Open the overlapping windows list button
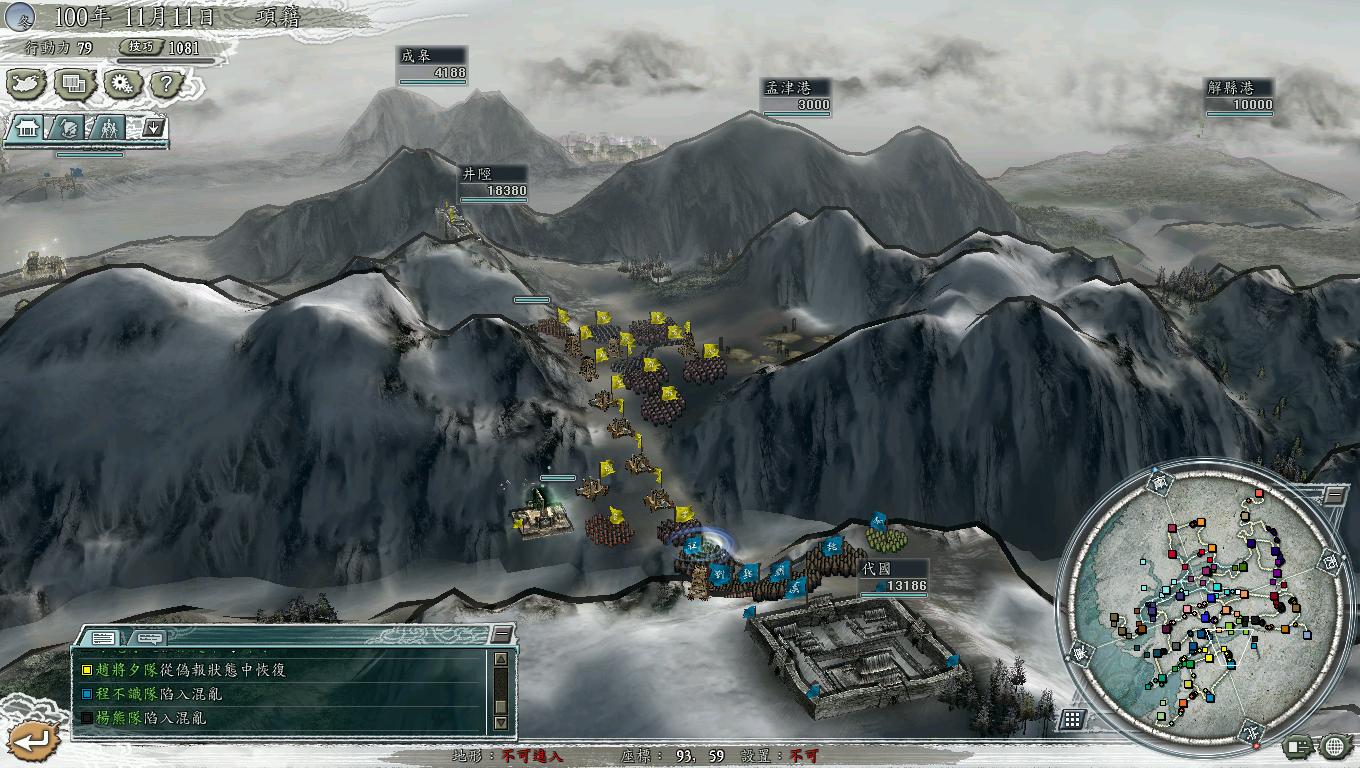 click(73, 85)
